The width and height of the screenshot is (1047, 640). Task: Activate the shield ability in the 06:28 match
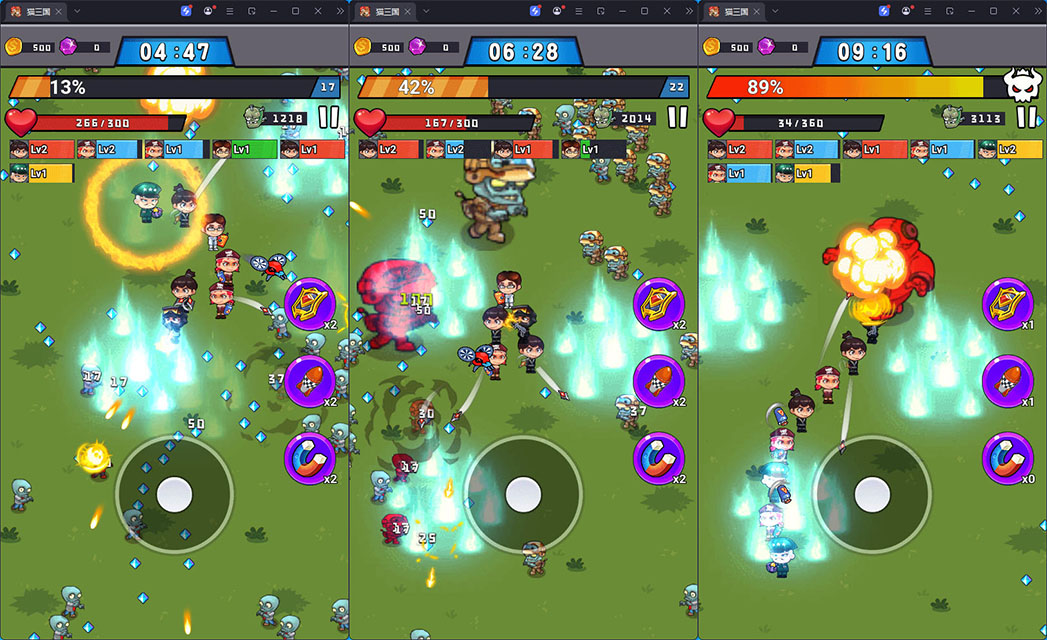point(659,304)
